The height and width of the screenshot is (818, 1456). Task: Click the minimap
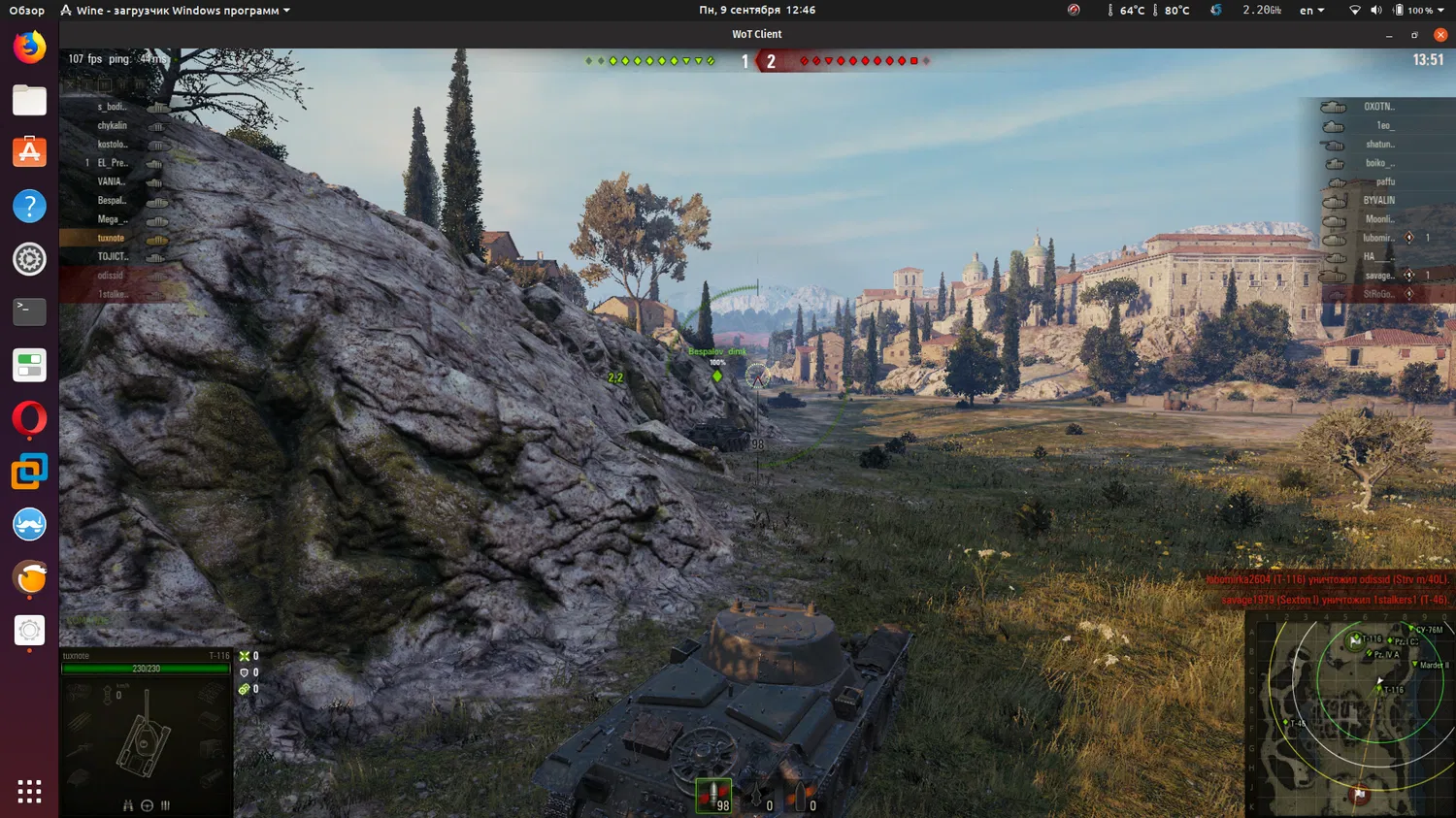point(1349,713)
